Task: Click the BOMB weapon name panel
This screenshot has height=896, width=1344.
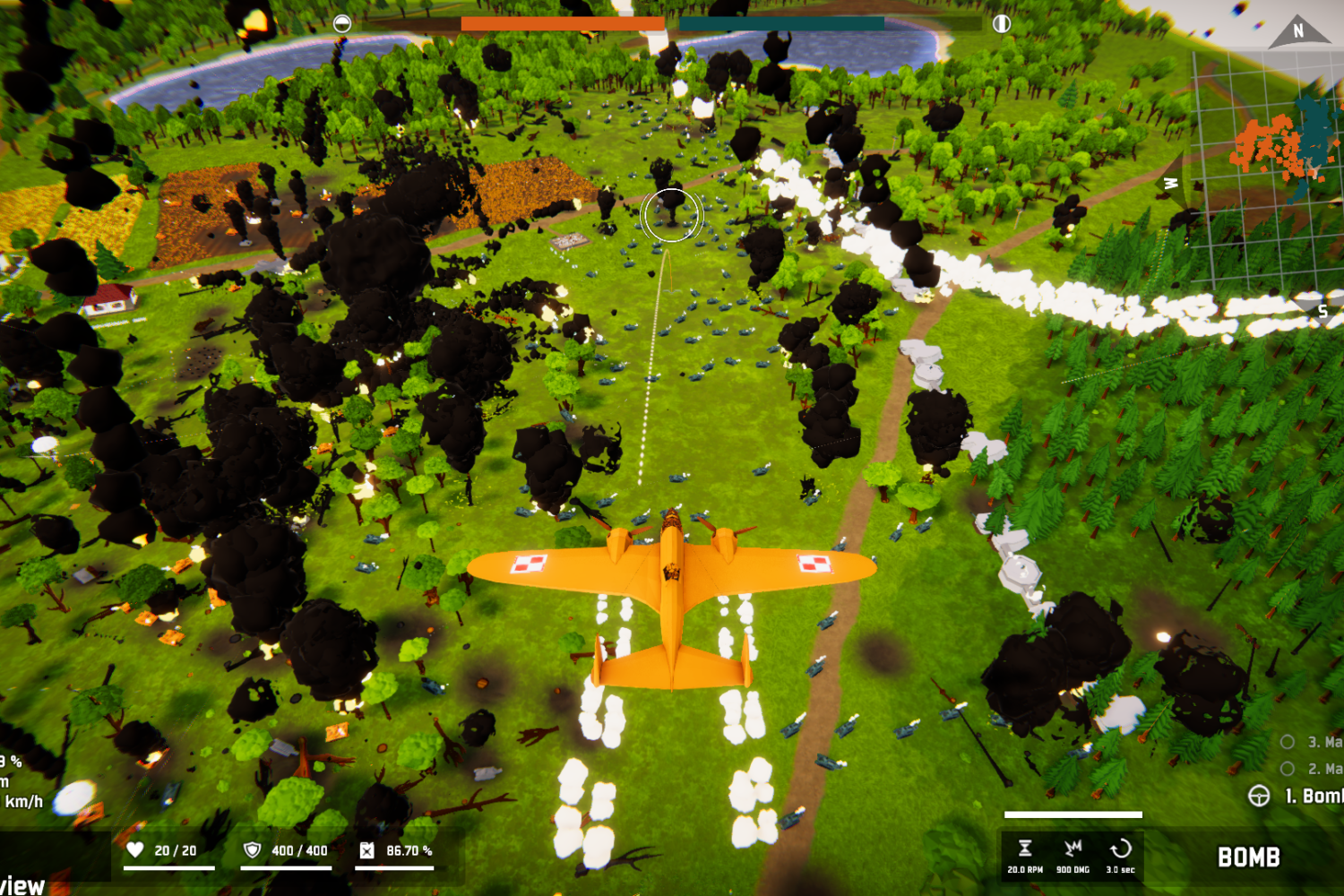Action: [1248, 857]
